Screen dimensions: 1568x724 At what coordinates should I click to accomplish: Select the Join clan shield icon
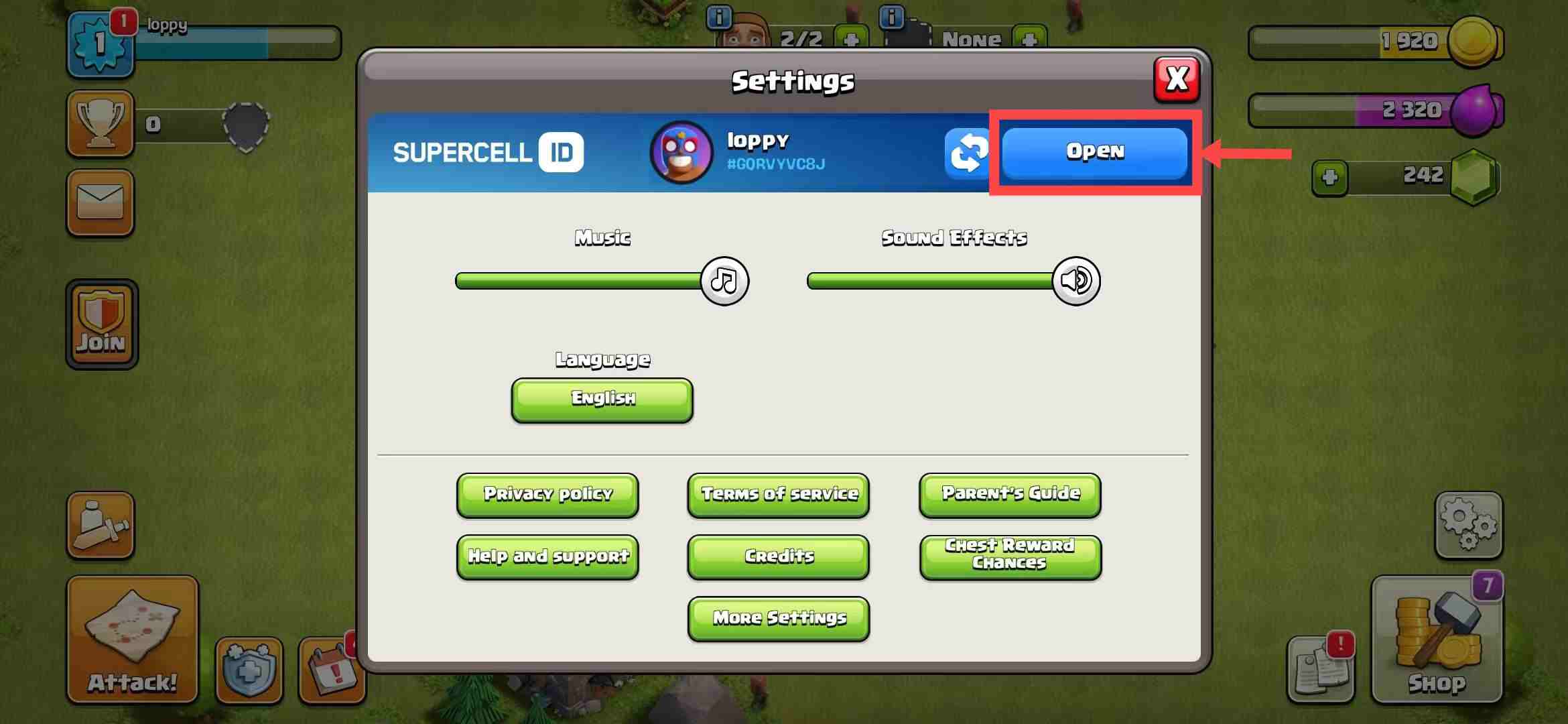click(x=101, y=324)
